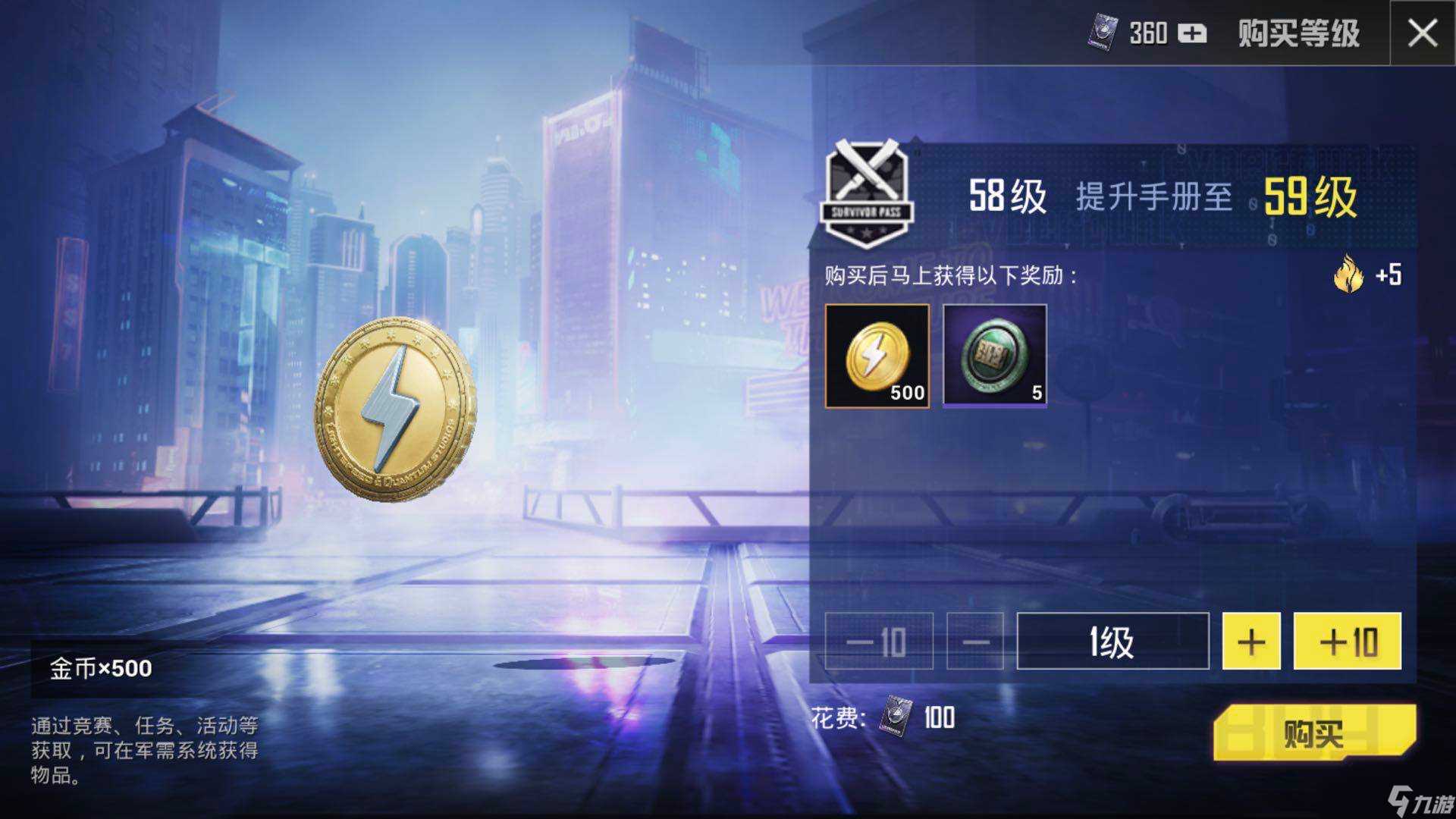Click the single - decrement button
This screenshot has height=819, width=1456.
(x=974, y=642)
